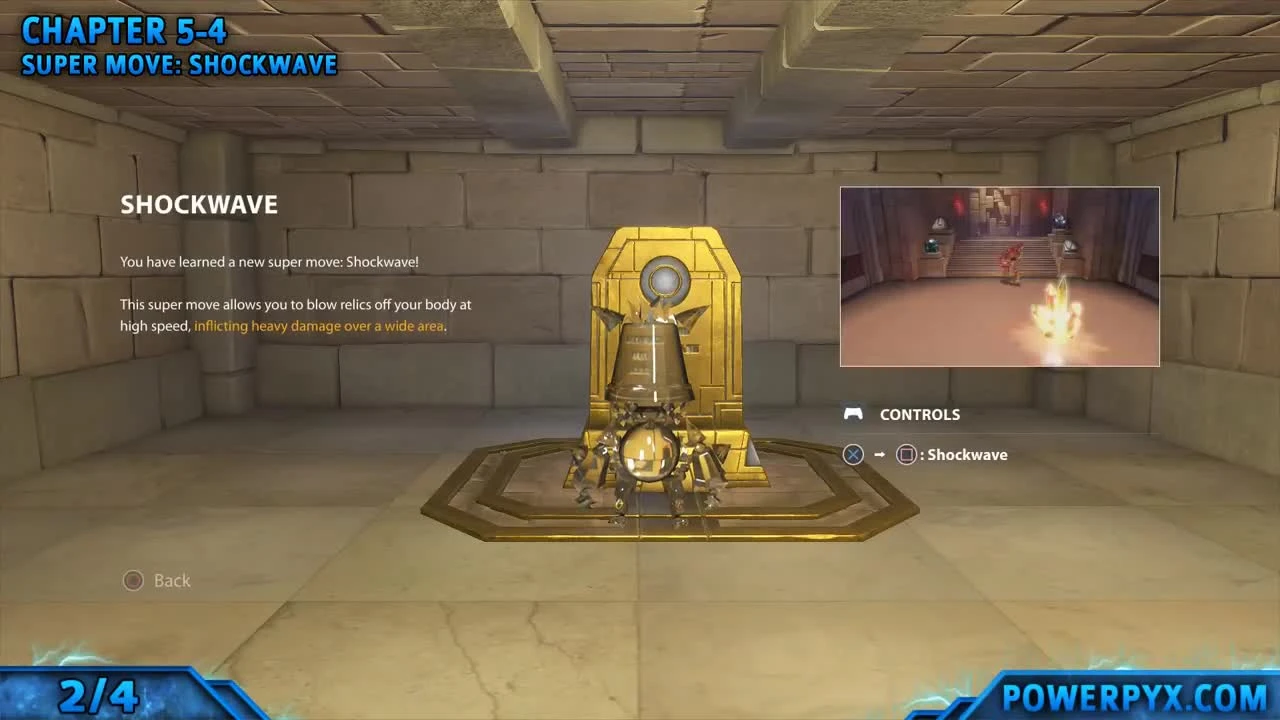Click the arrow icon between Cross and Square buttons

[879, 455]
